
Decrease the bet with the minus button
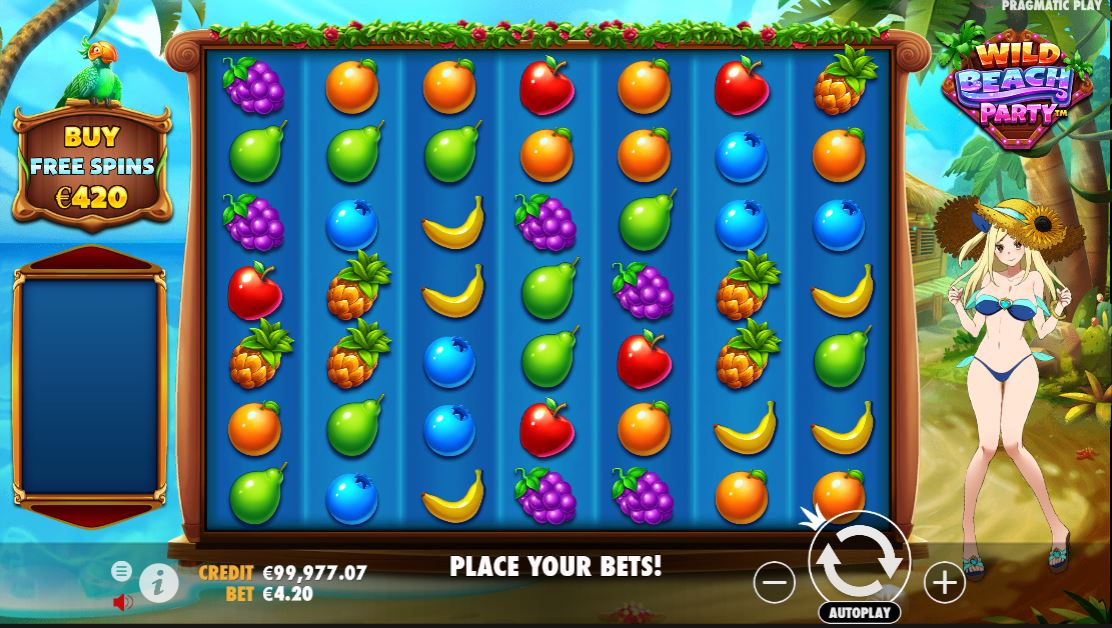pos(774,582)
